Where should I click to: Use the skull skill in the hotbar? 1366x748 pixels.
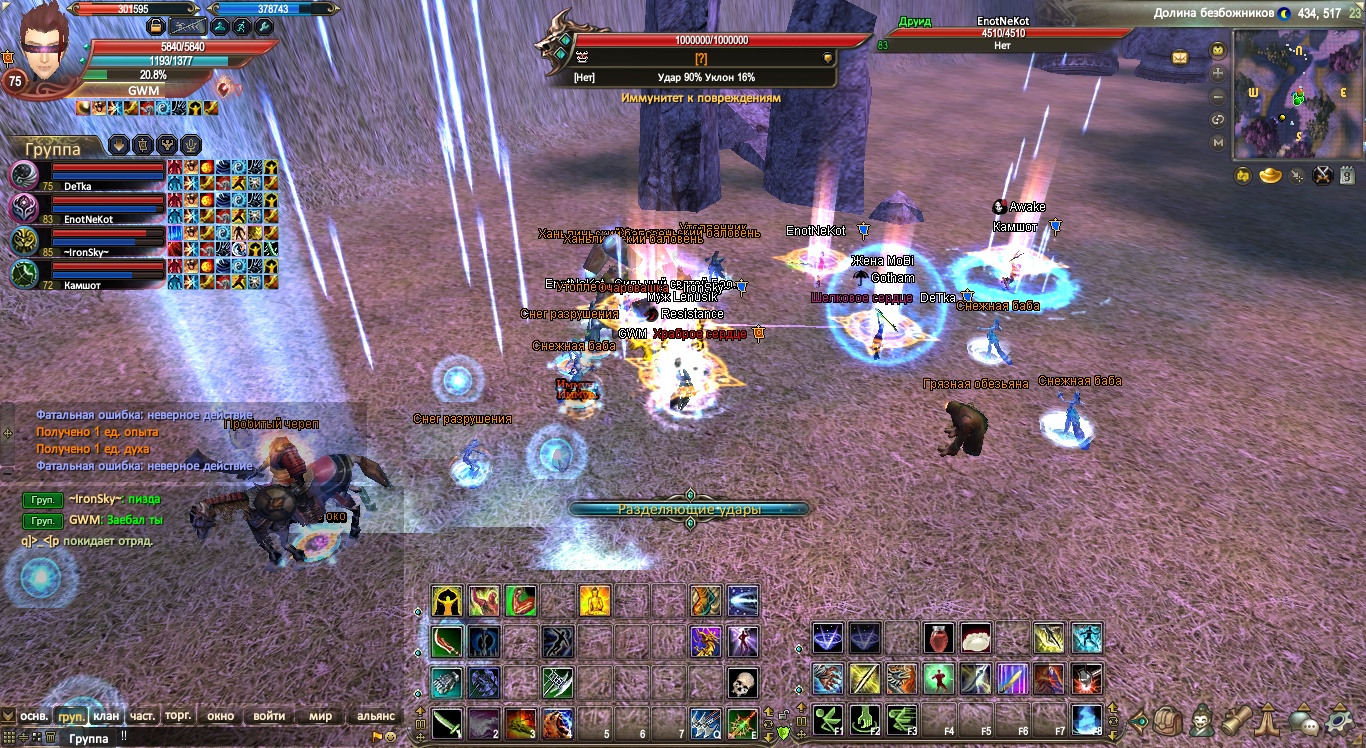point(742,683)
